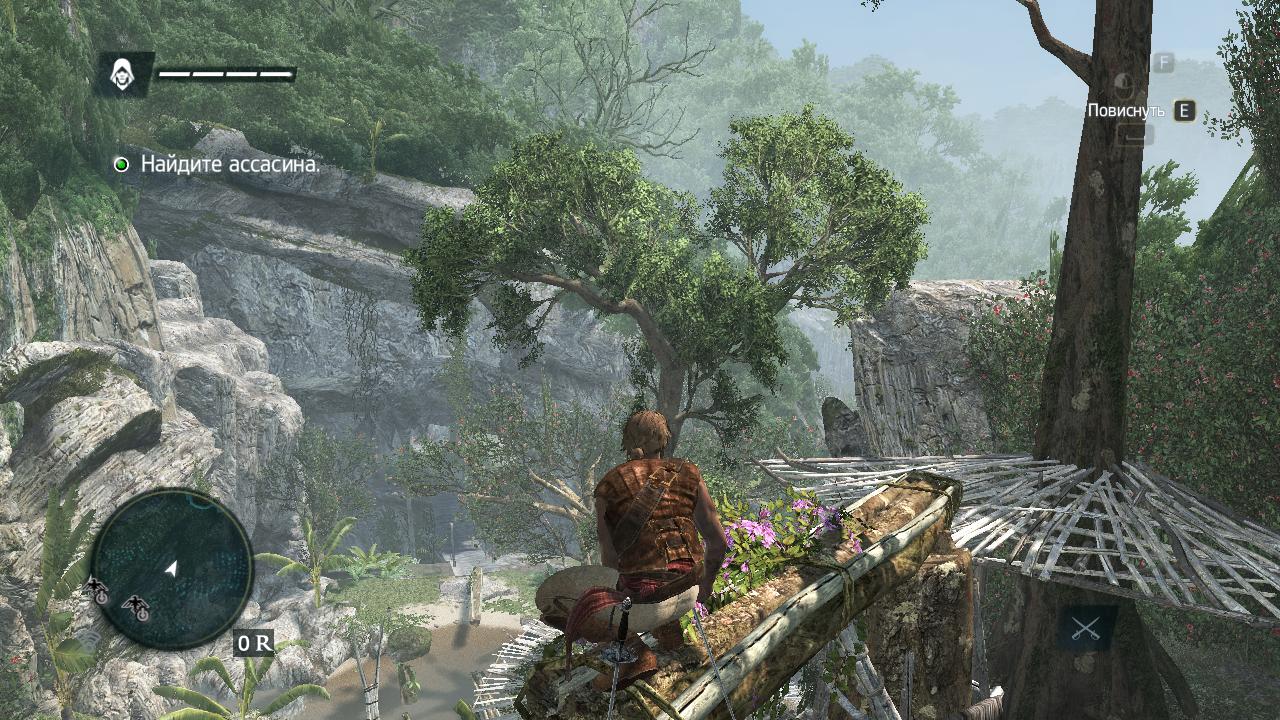Select the "Найдите ассасина" objective tracker
Viewport: 1280px width, 720px height.
click(x=230, y=164)
